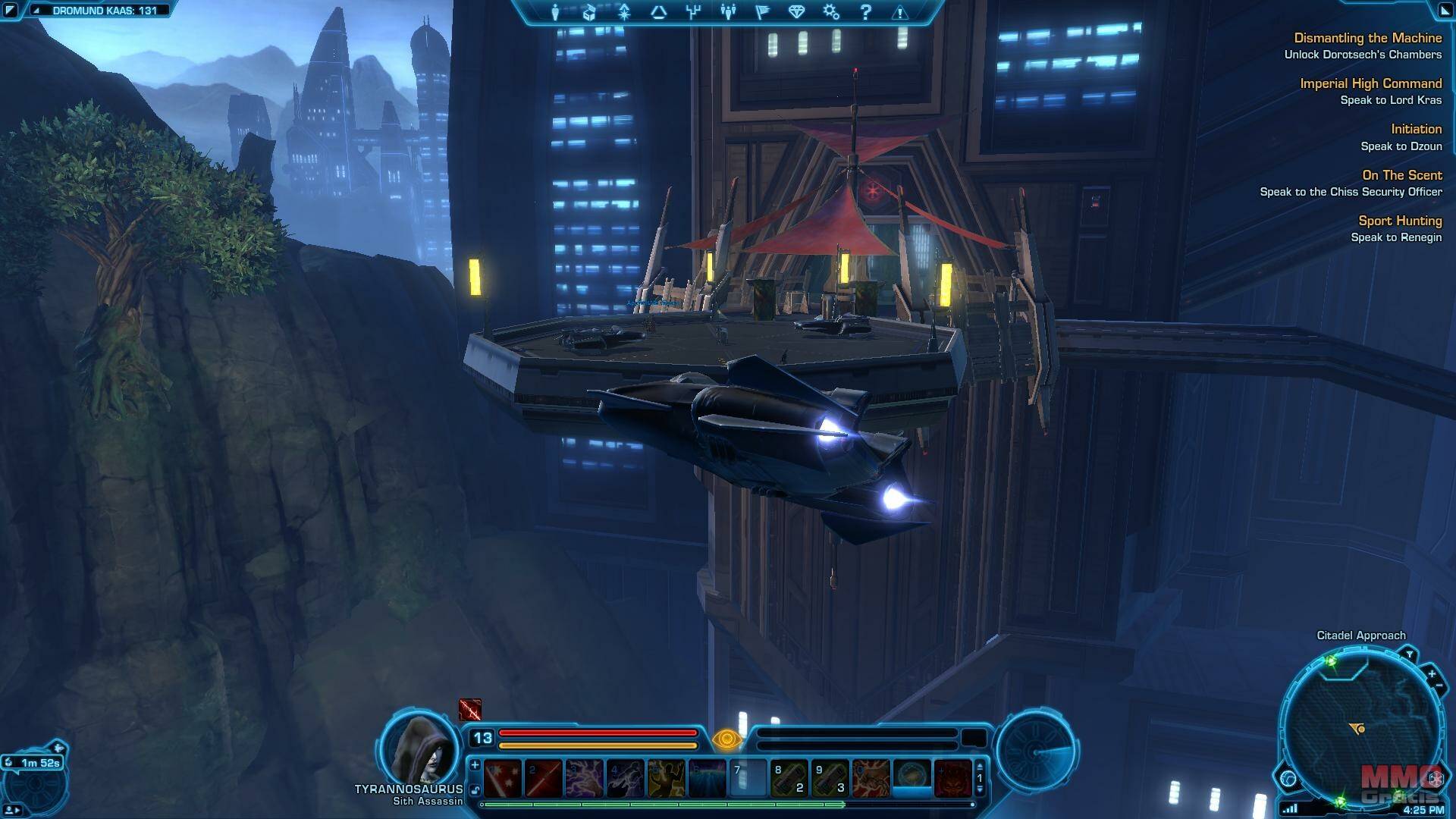Click the minimap zoom-in plus button
This screenshot has height=819, width=1456.
[1431, 673]
